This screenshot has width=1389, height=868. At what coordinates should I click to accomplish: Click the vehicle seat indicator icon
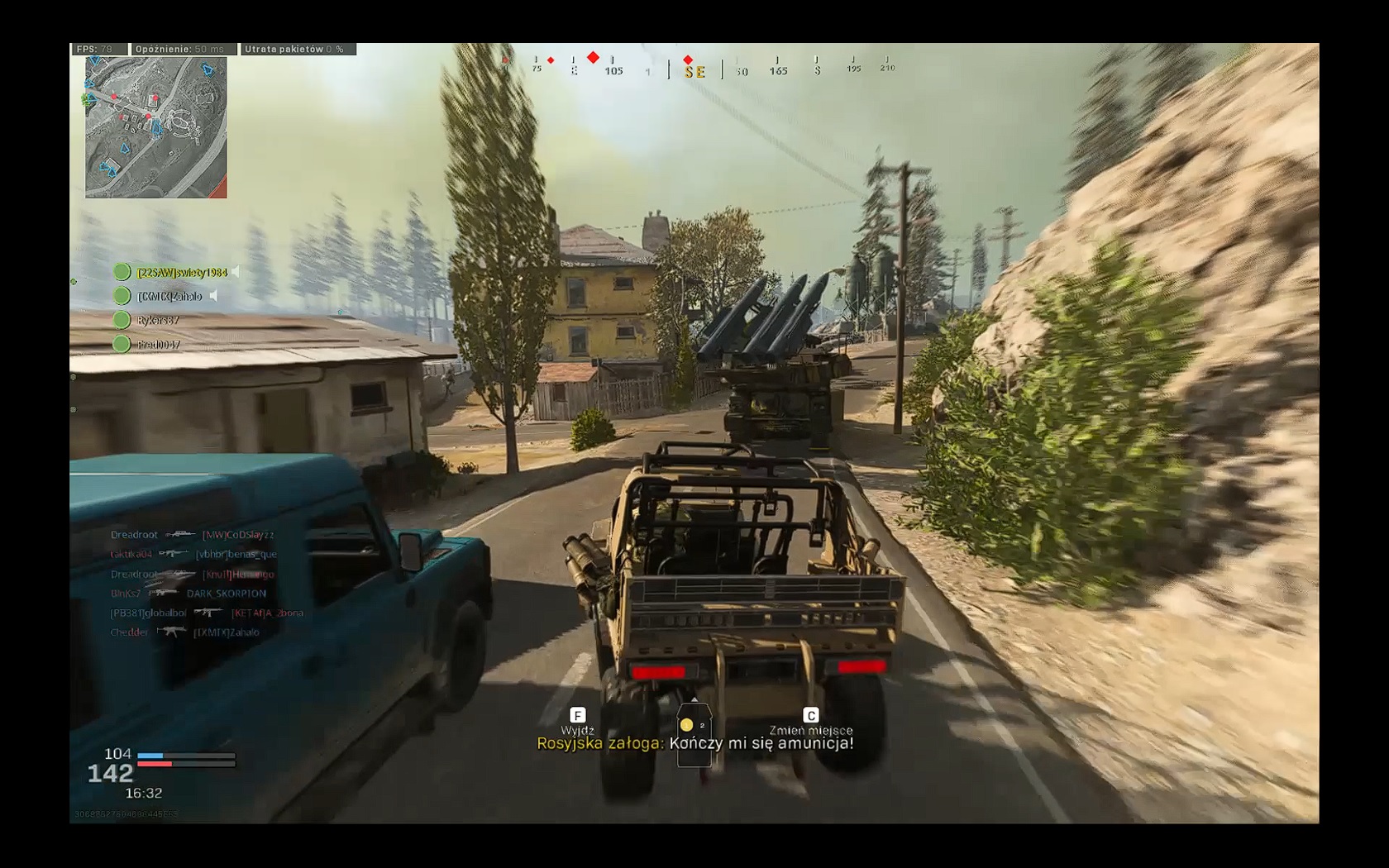point(694,733)
